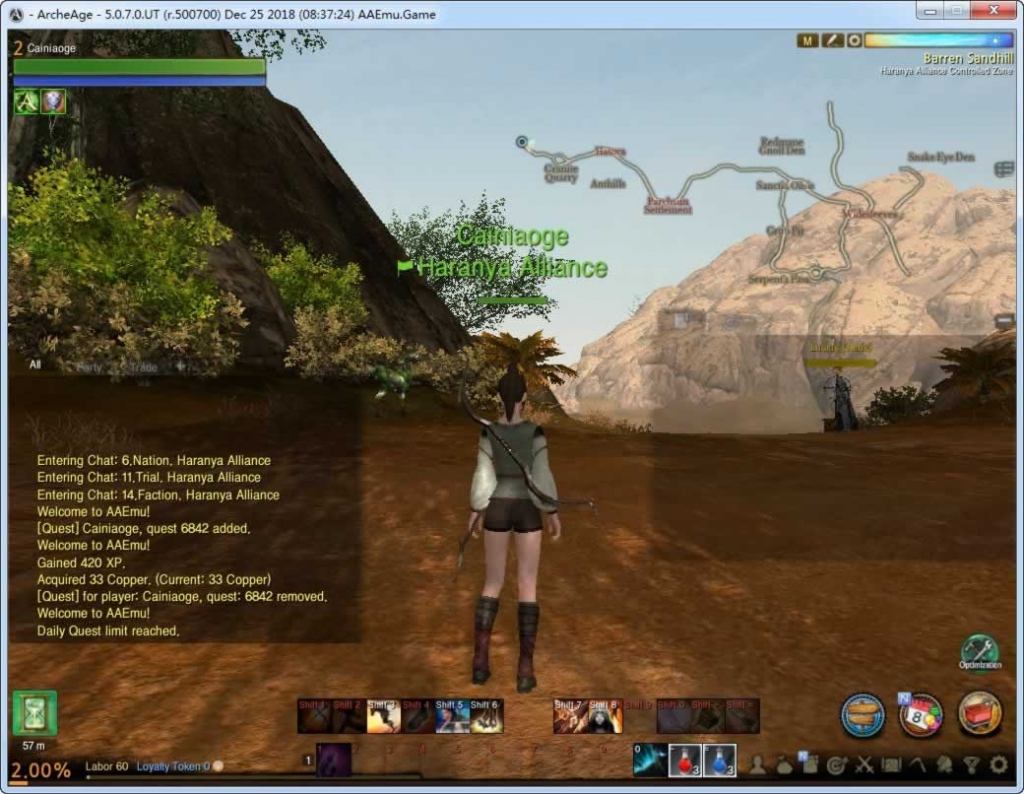The height and width of the screenshot is (794, 1024).
Task: Open the Optimization tool button
Action: 979,651
